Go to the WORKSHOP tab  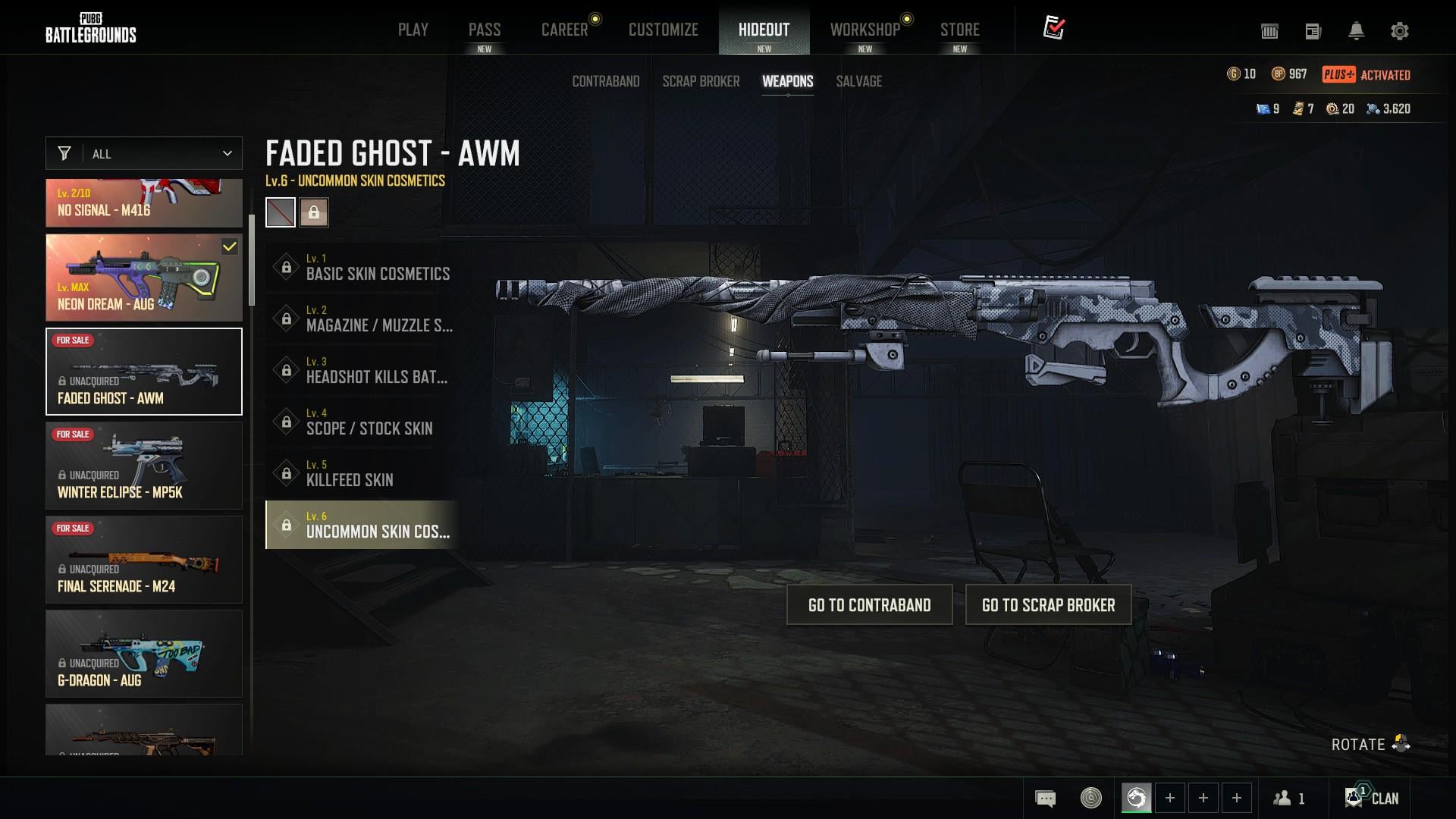click(864, 30)
